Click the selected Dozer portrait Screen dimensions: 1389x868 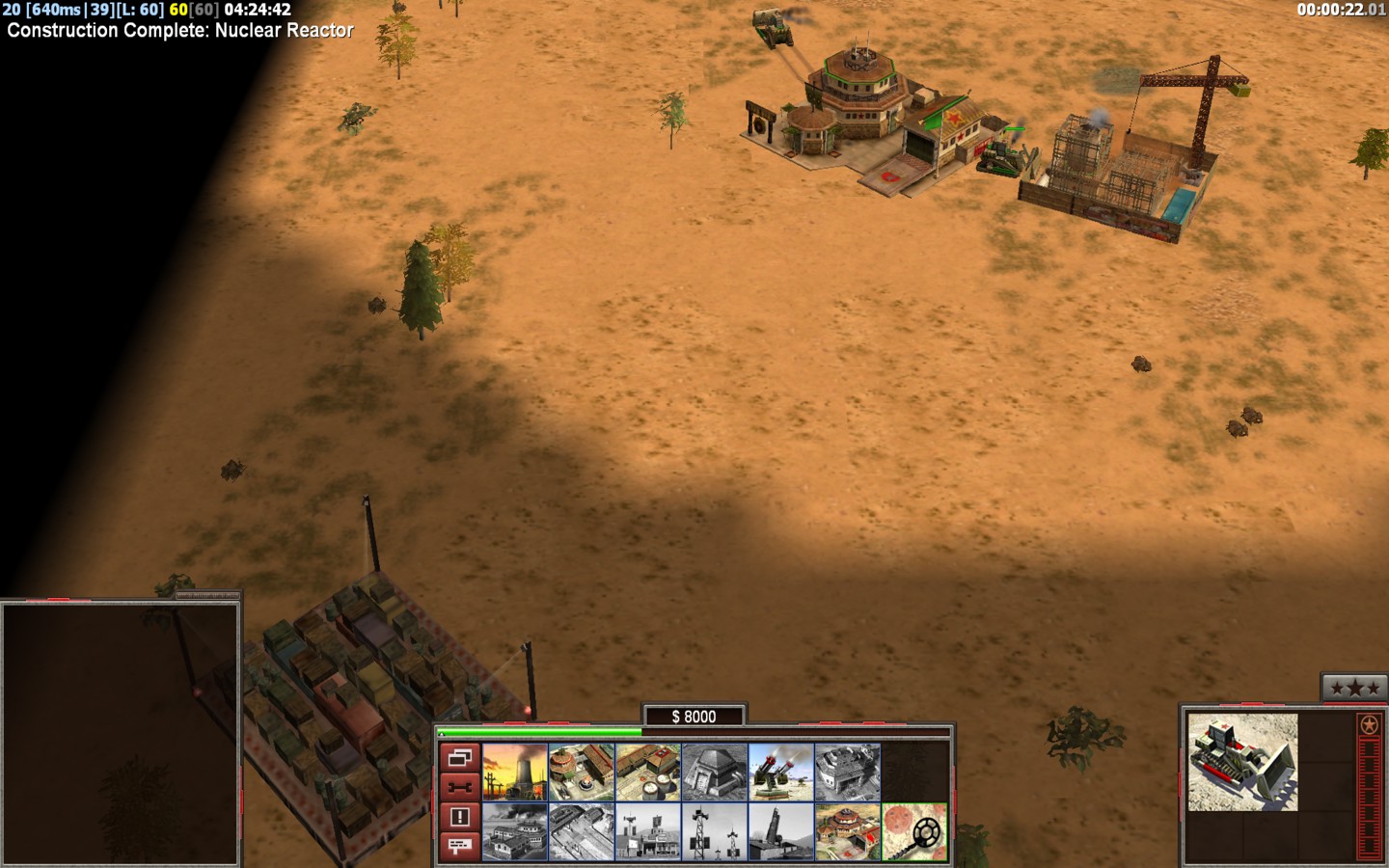(1242, 762)
